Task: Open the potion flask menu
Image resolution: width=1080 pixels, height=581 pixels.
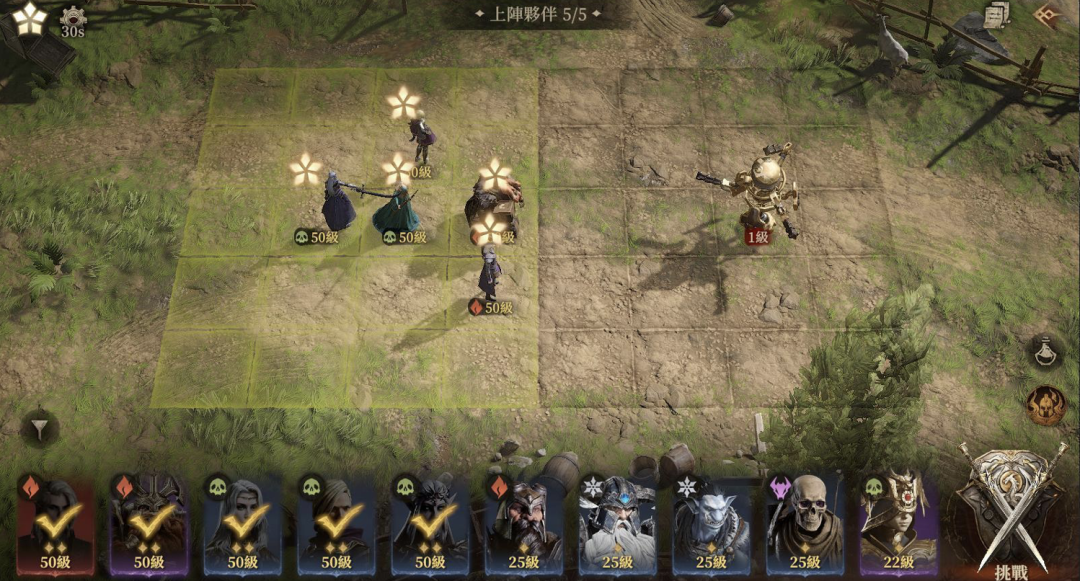Action: (1045, 351)
